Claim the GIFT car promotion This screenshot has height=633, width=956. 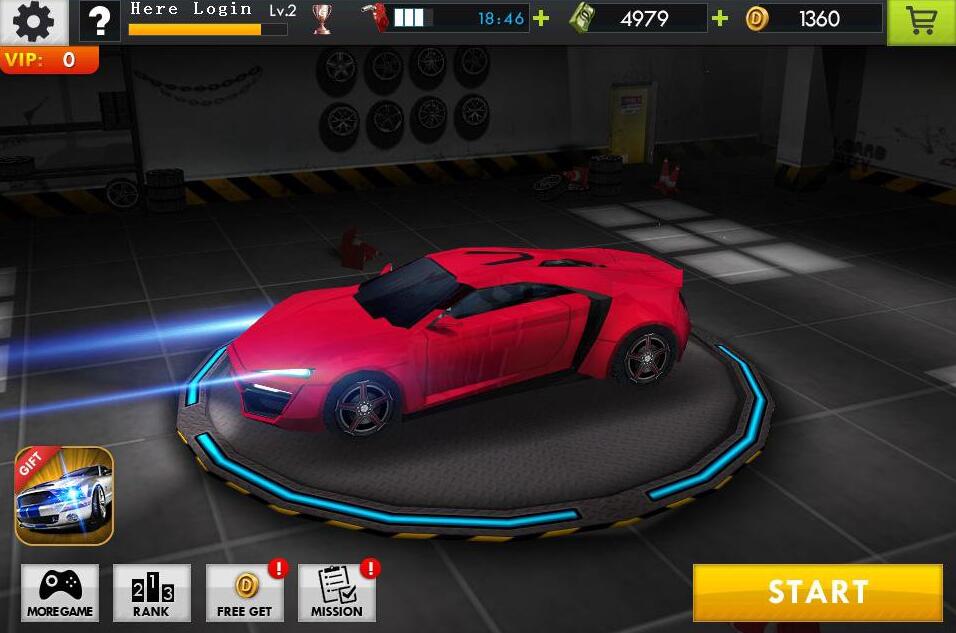tap(64, 496)
